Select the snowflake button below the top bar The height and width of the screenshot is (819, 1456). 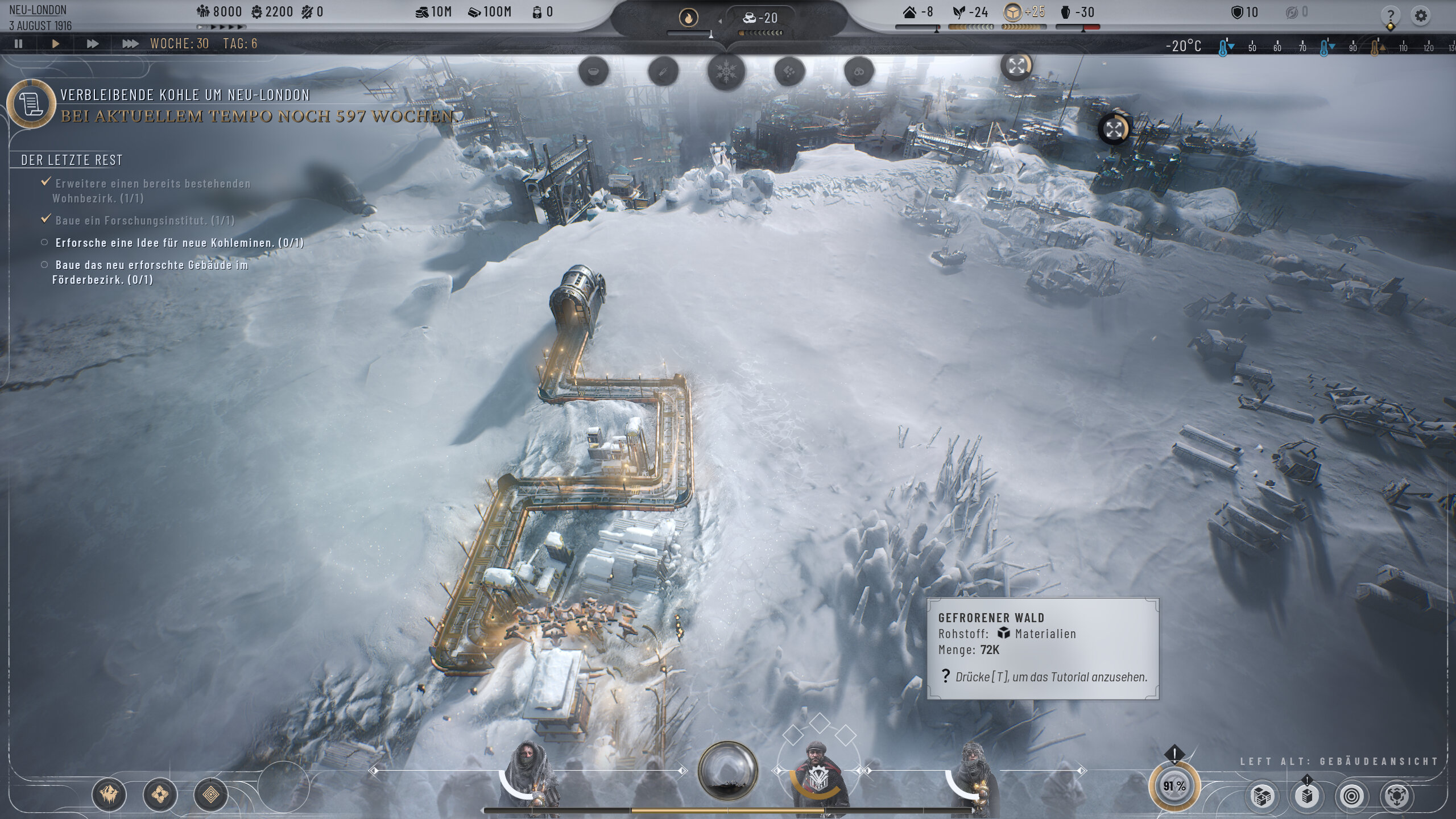click(726, 72)
